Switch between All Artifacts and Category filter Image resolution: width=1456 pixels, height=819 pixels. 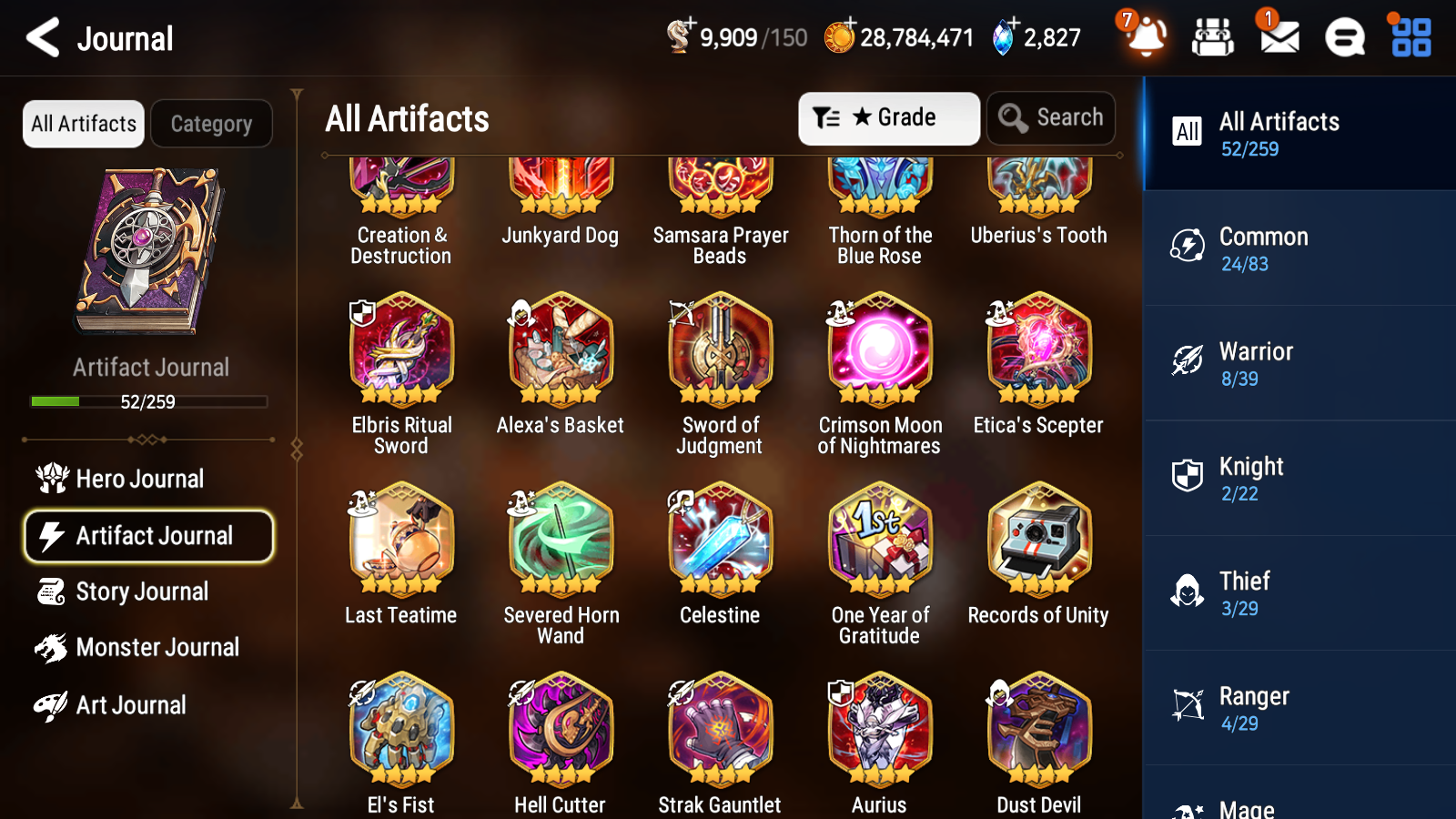tap(211, 124)
